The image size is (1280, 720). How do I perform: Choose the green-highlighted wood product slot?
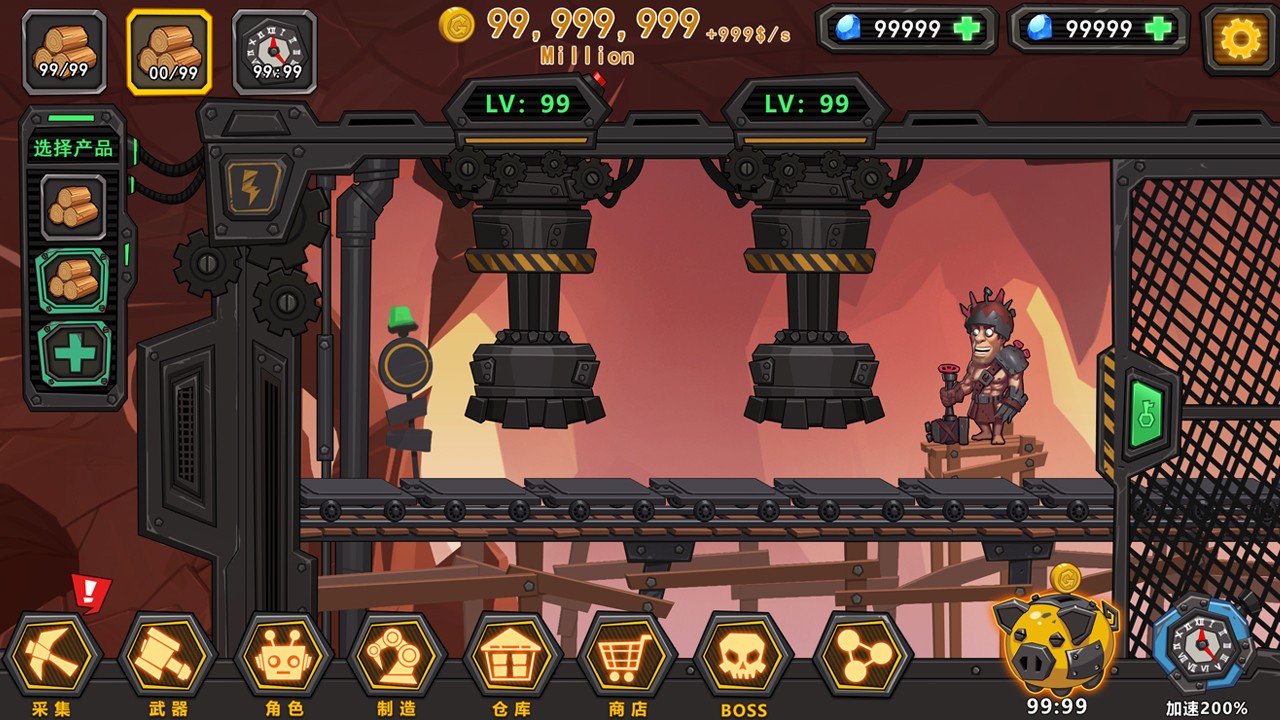73,281
